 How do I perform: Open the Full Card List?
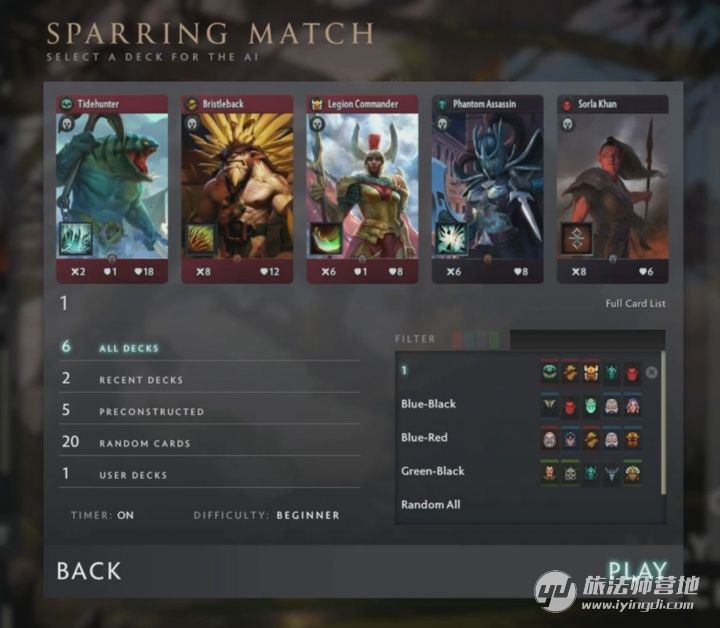pyautogui.click(x=635, y=304)
